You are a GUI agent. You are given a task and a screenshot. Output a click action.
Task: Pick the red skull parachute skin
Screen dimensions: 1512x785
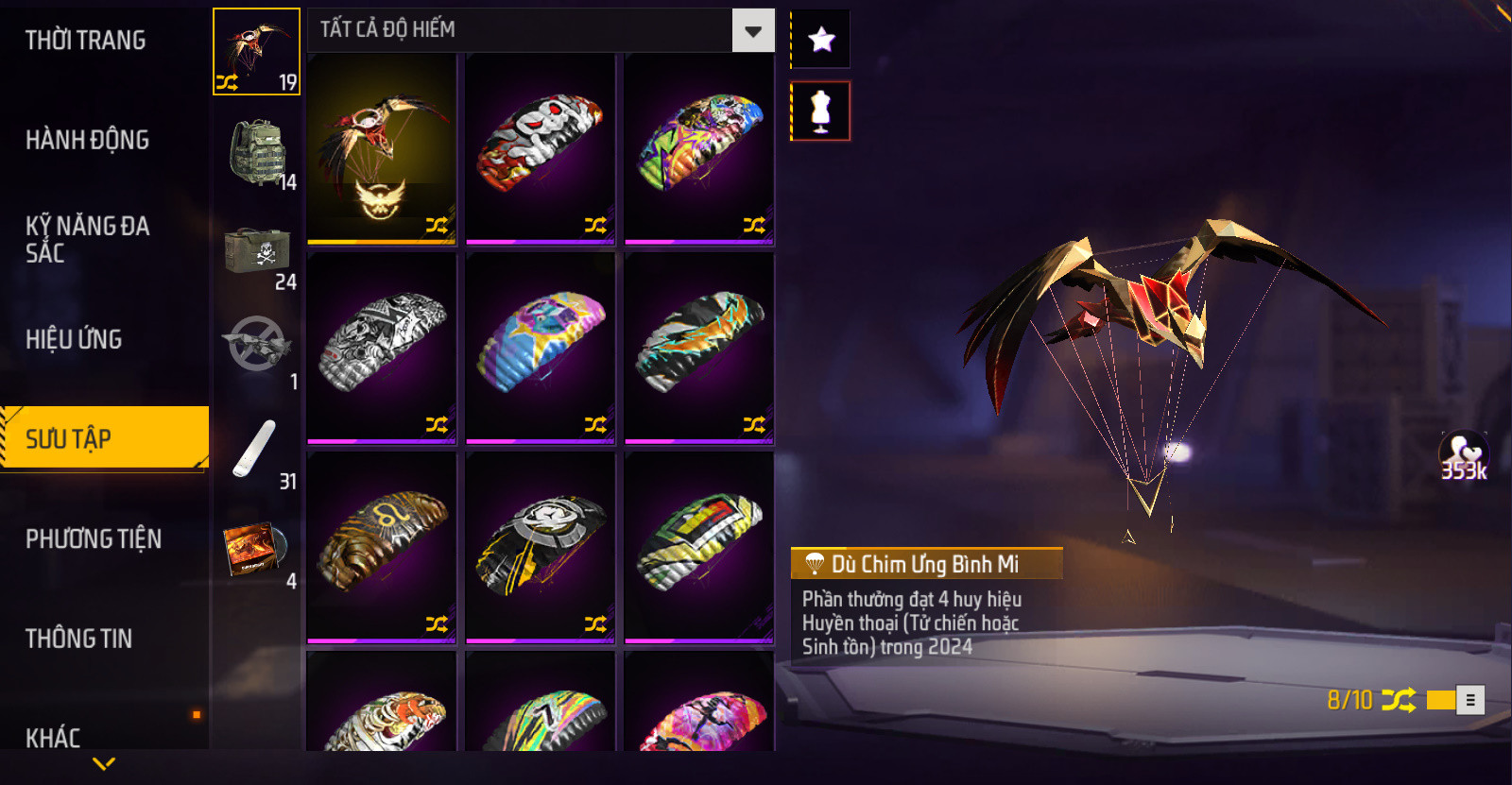pos(541,148)
